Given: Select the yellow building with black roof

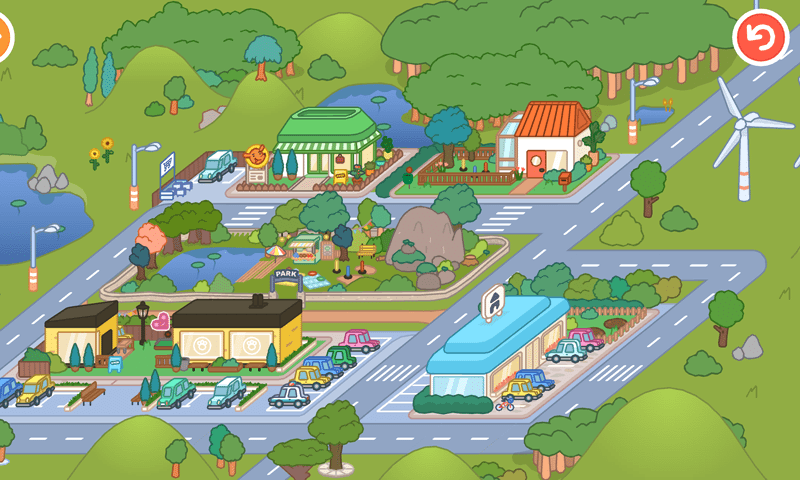Looking at the screenshot, I should (236, 335).
